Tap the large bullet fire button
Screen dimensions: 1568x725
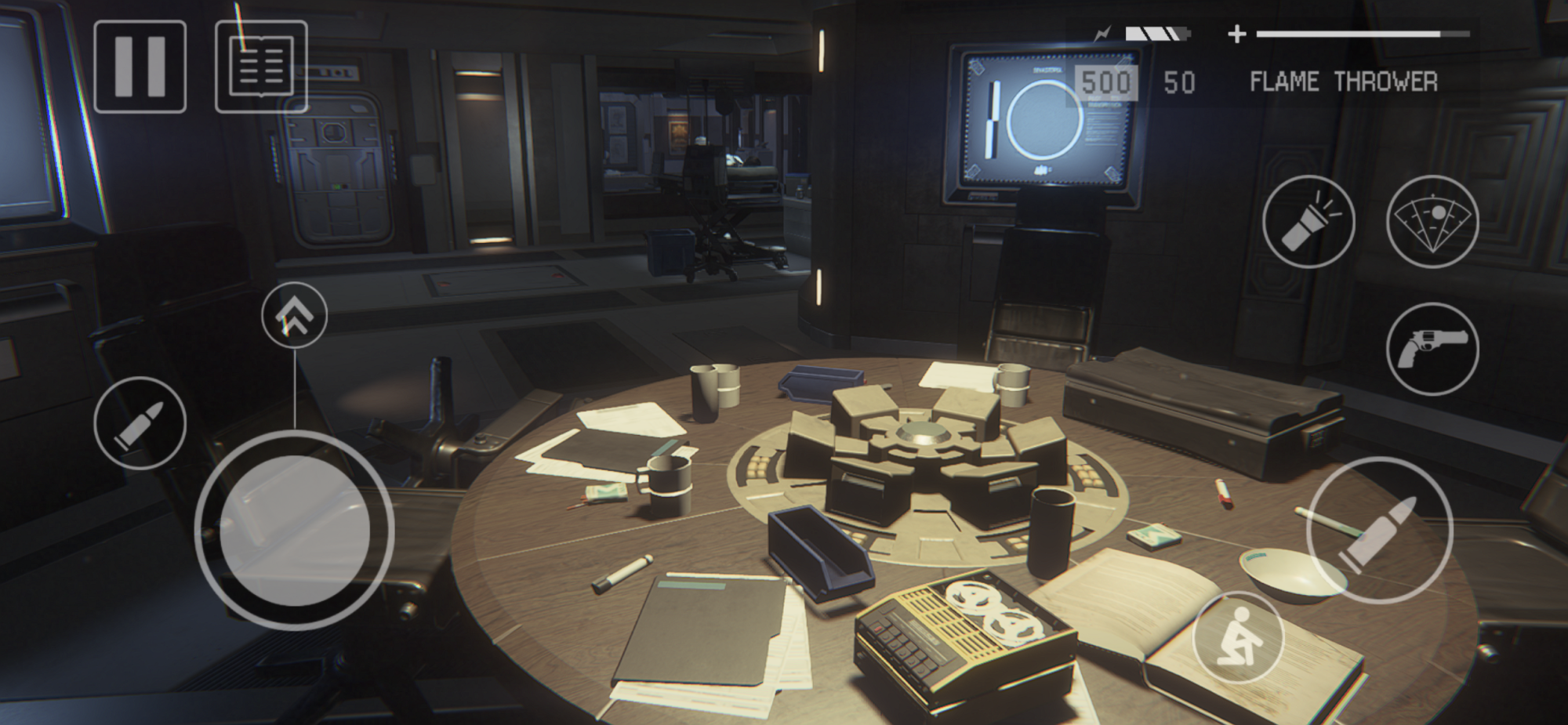tap(1379, 530)
